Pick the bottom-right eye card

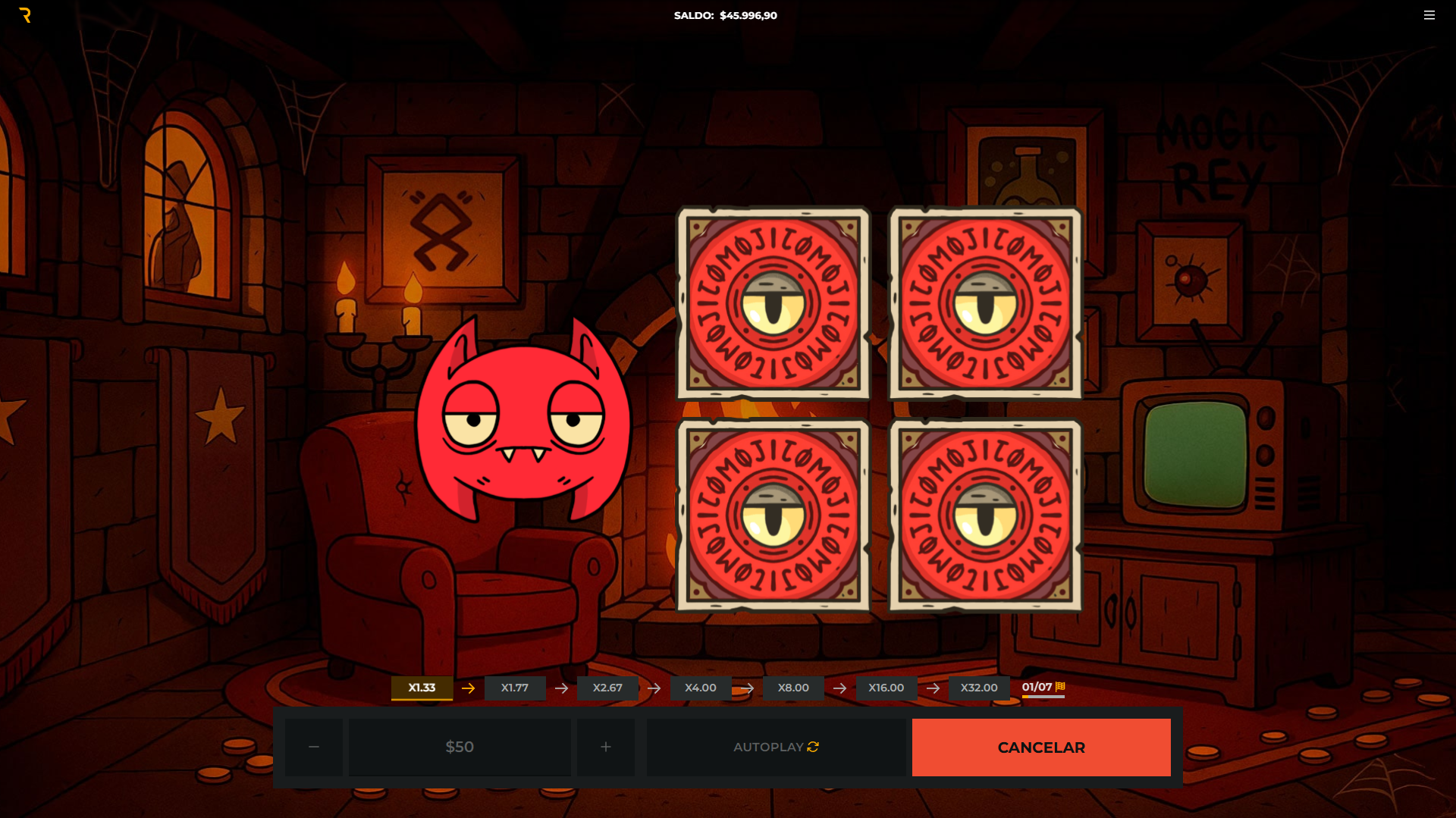pos(985,516)
